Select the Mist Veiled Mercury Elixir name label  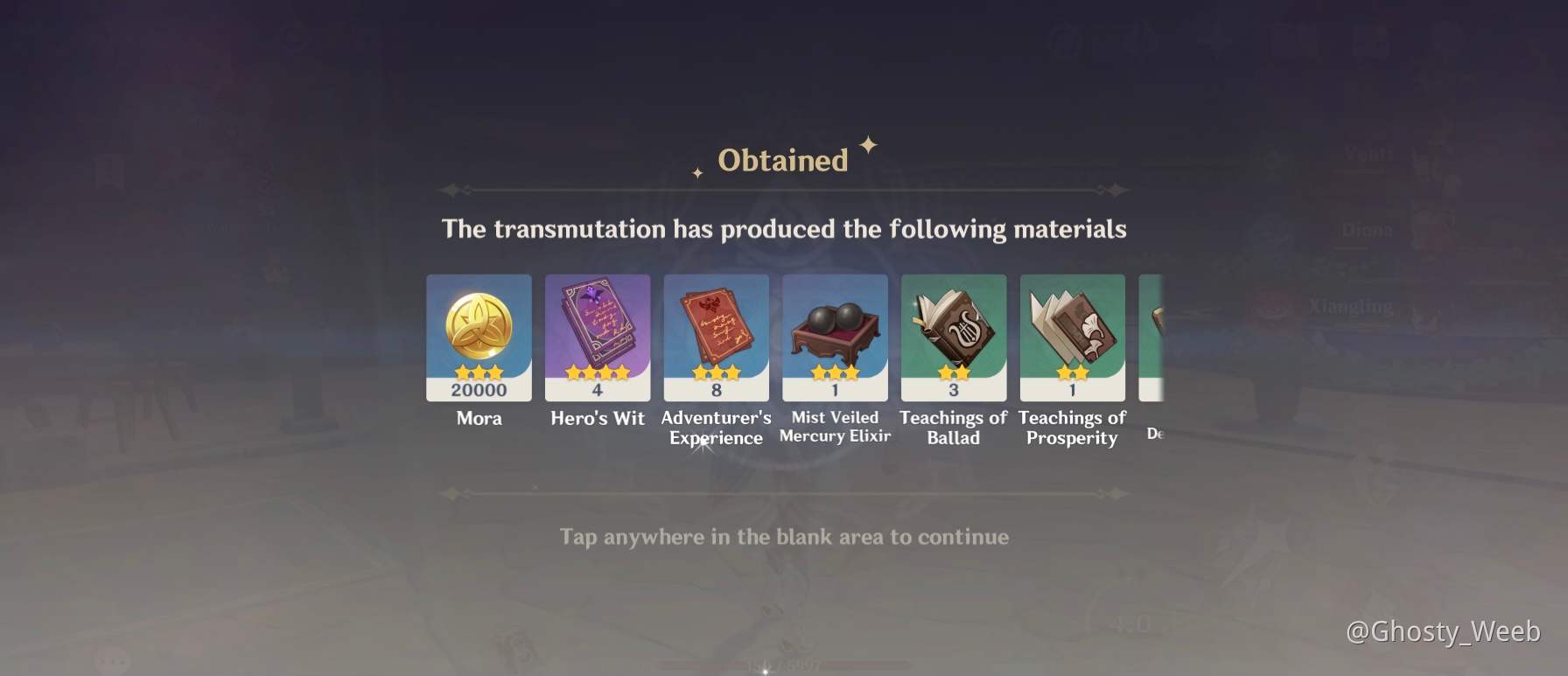pyautogui.click(x=834, y=427)
